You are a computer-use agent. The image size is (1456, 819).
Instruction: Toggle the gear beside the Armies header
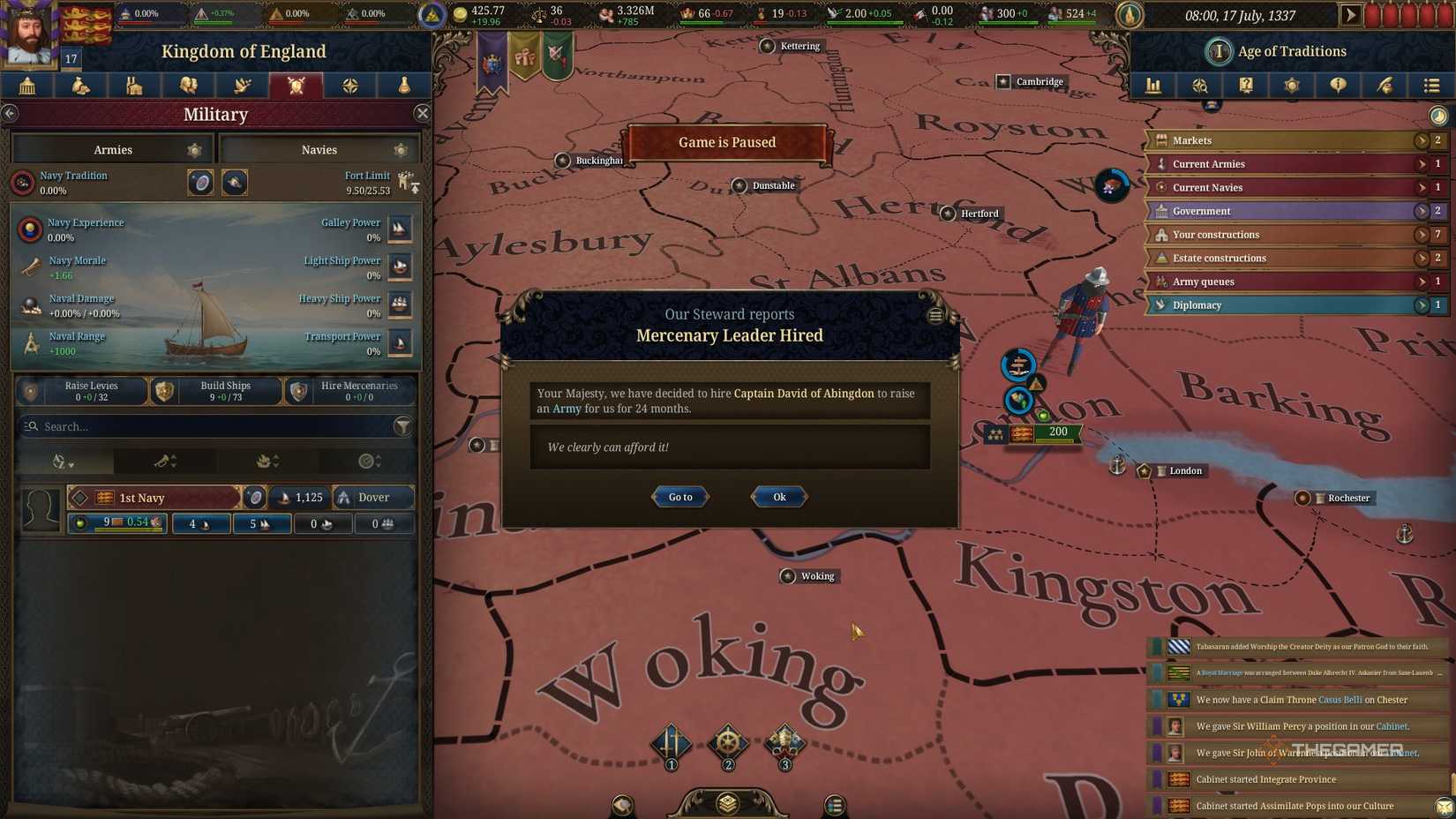click(x=195, y=149)
